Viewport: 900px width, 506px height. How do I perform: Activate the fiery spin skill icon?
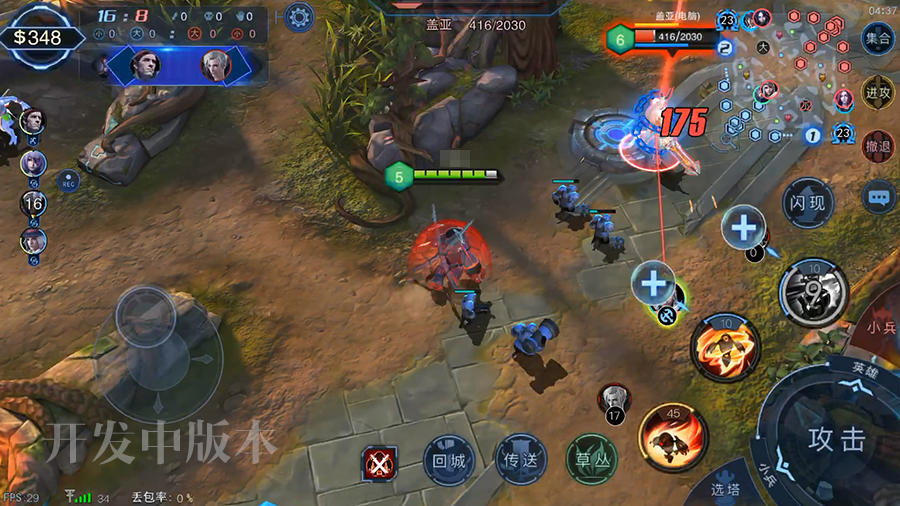[x=725, y=347]
